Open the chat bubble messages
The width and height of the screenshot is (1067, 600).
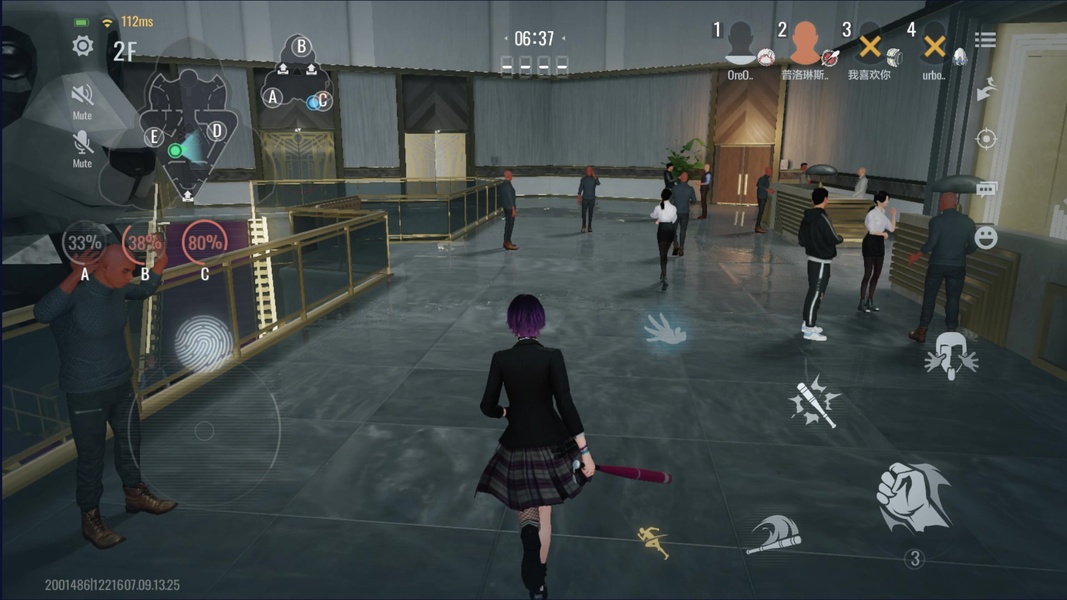pyautogui.click(x=986, y=189)
